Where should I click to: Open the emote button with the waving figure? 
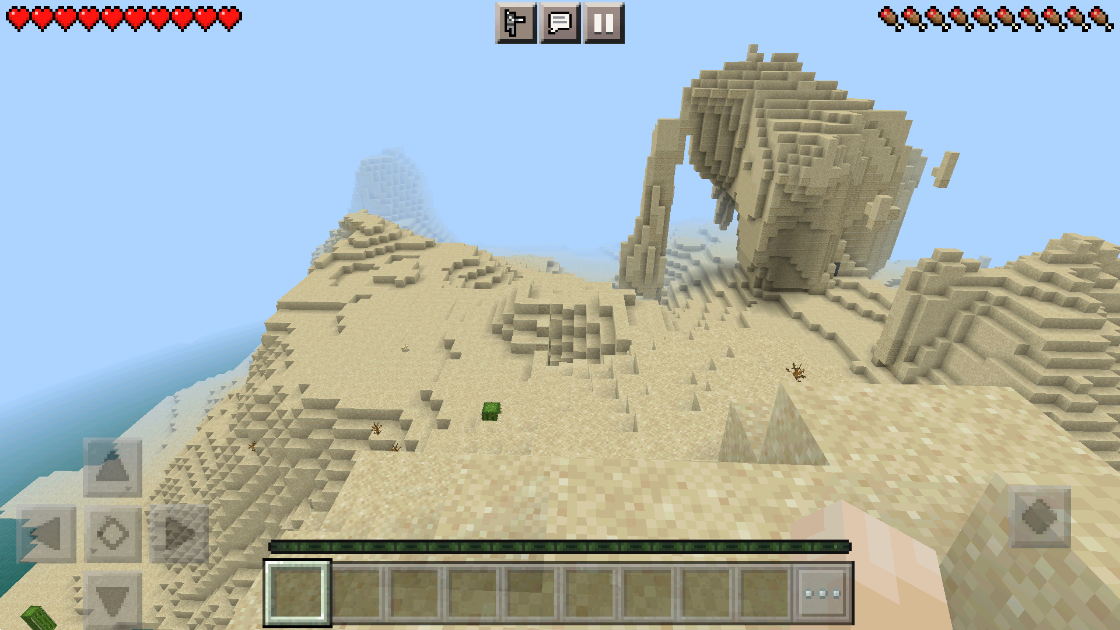pyautogui.click(x=516, y=23)
